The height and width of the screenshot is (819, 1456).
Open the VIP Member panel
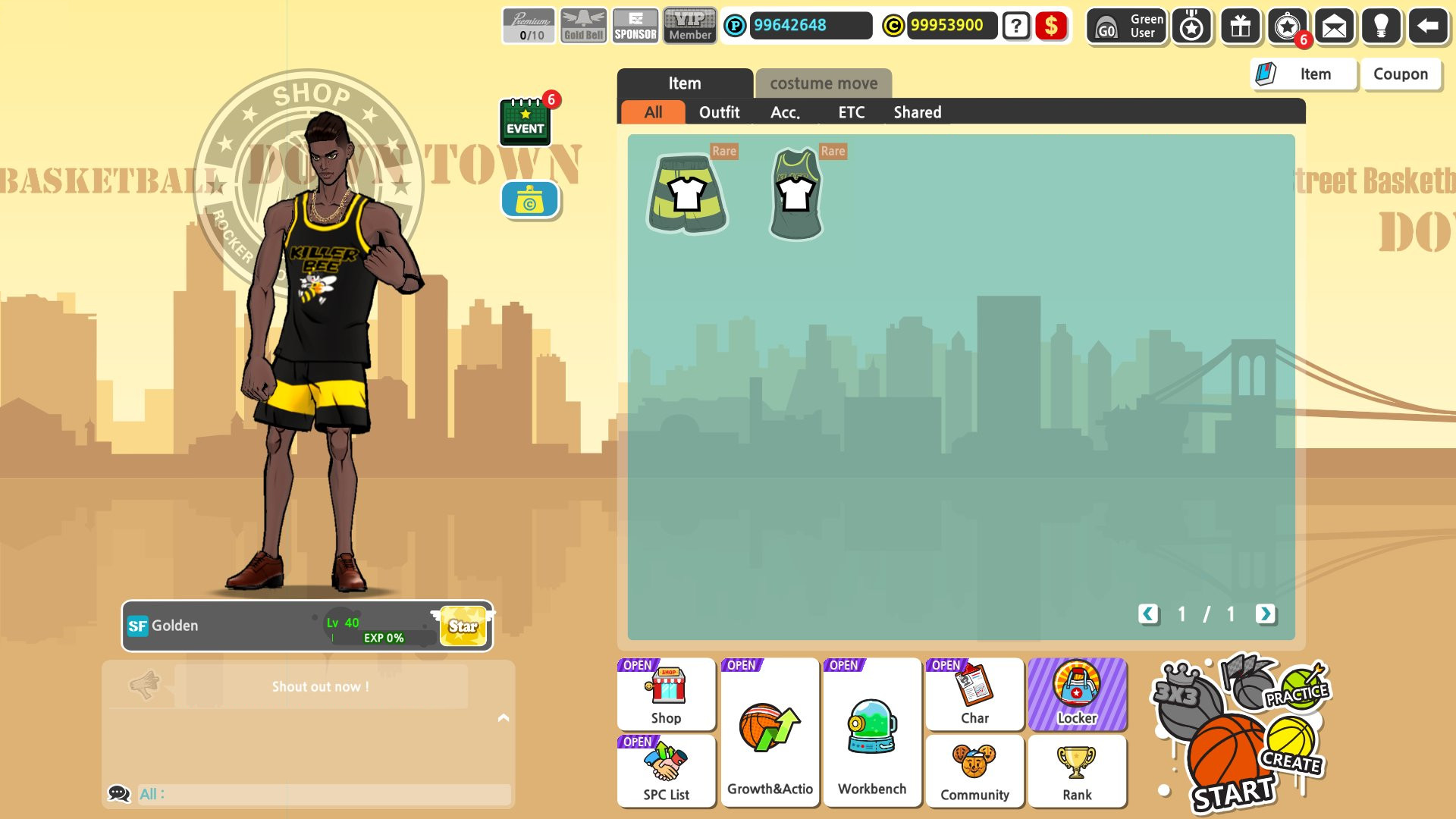click(689, 27)
